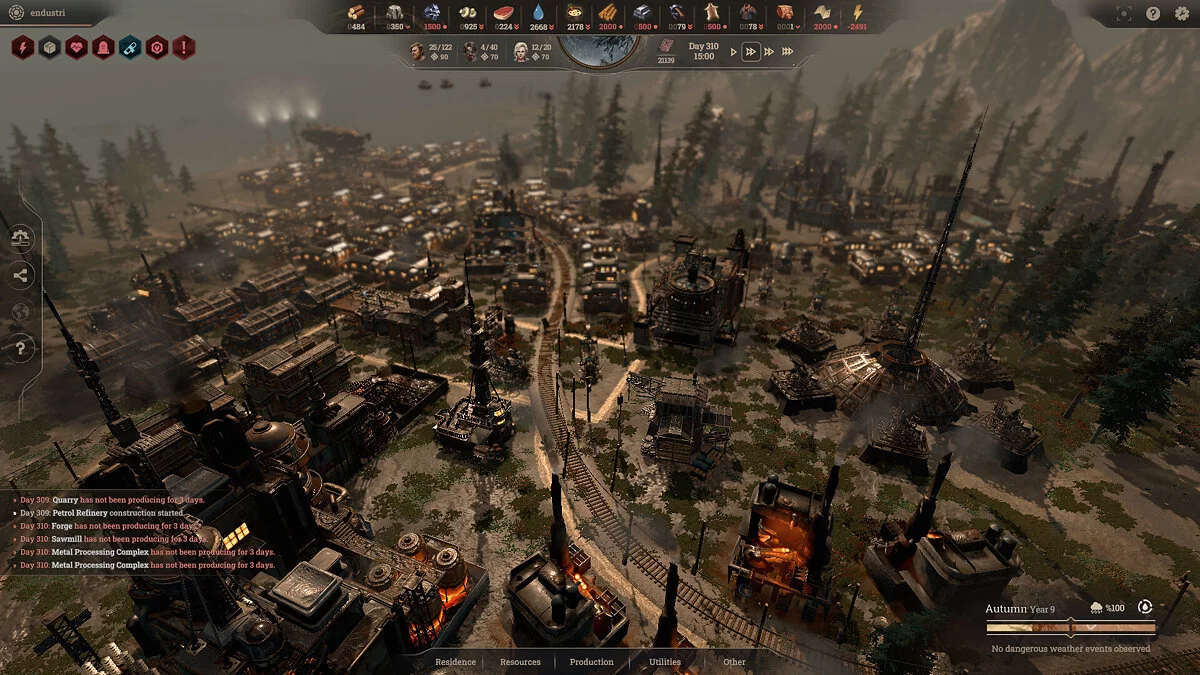Open the globe world map icon

(x=21, y=312)
